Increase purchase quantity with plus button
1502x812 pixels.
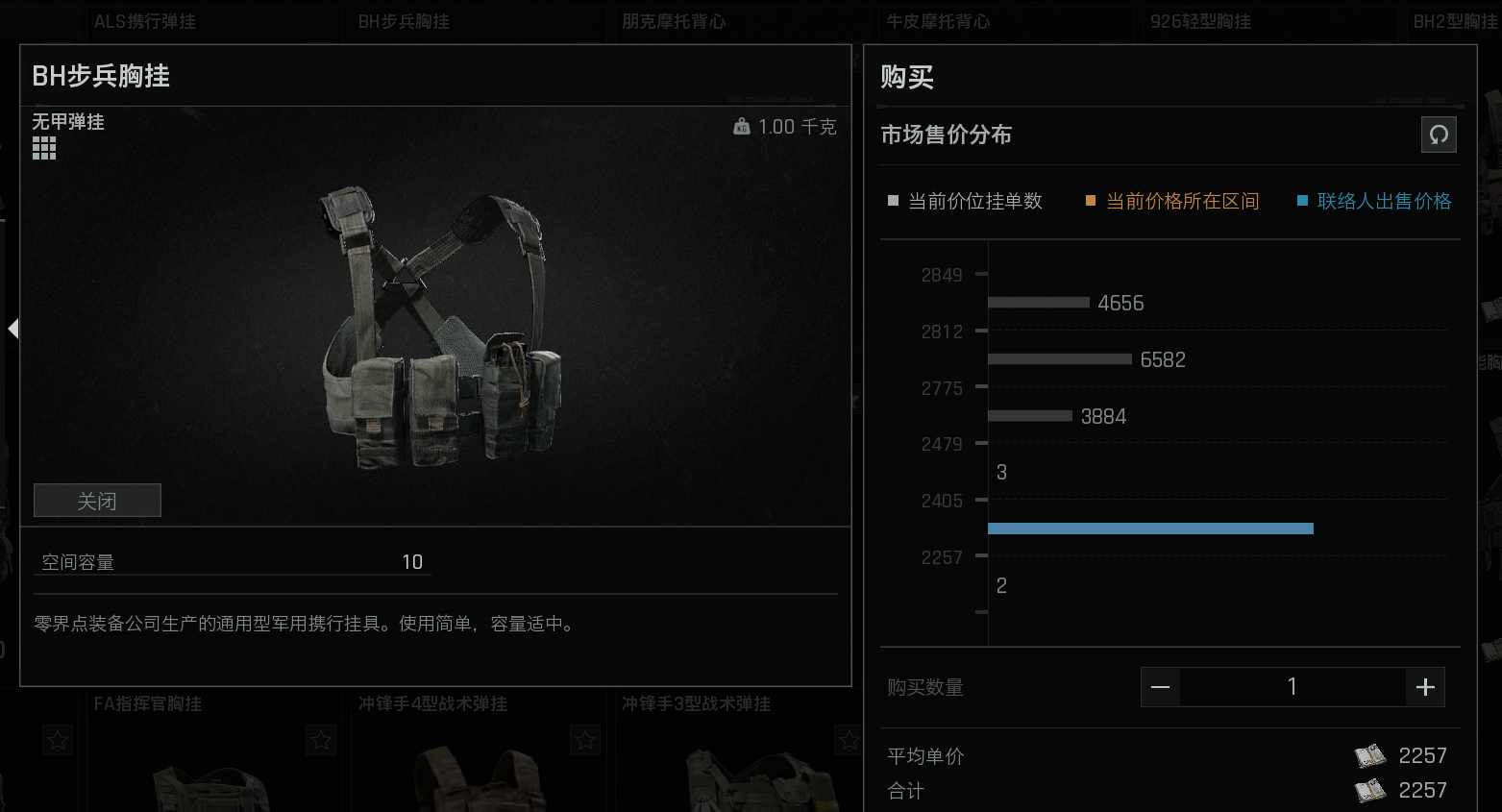(1425, 686)
